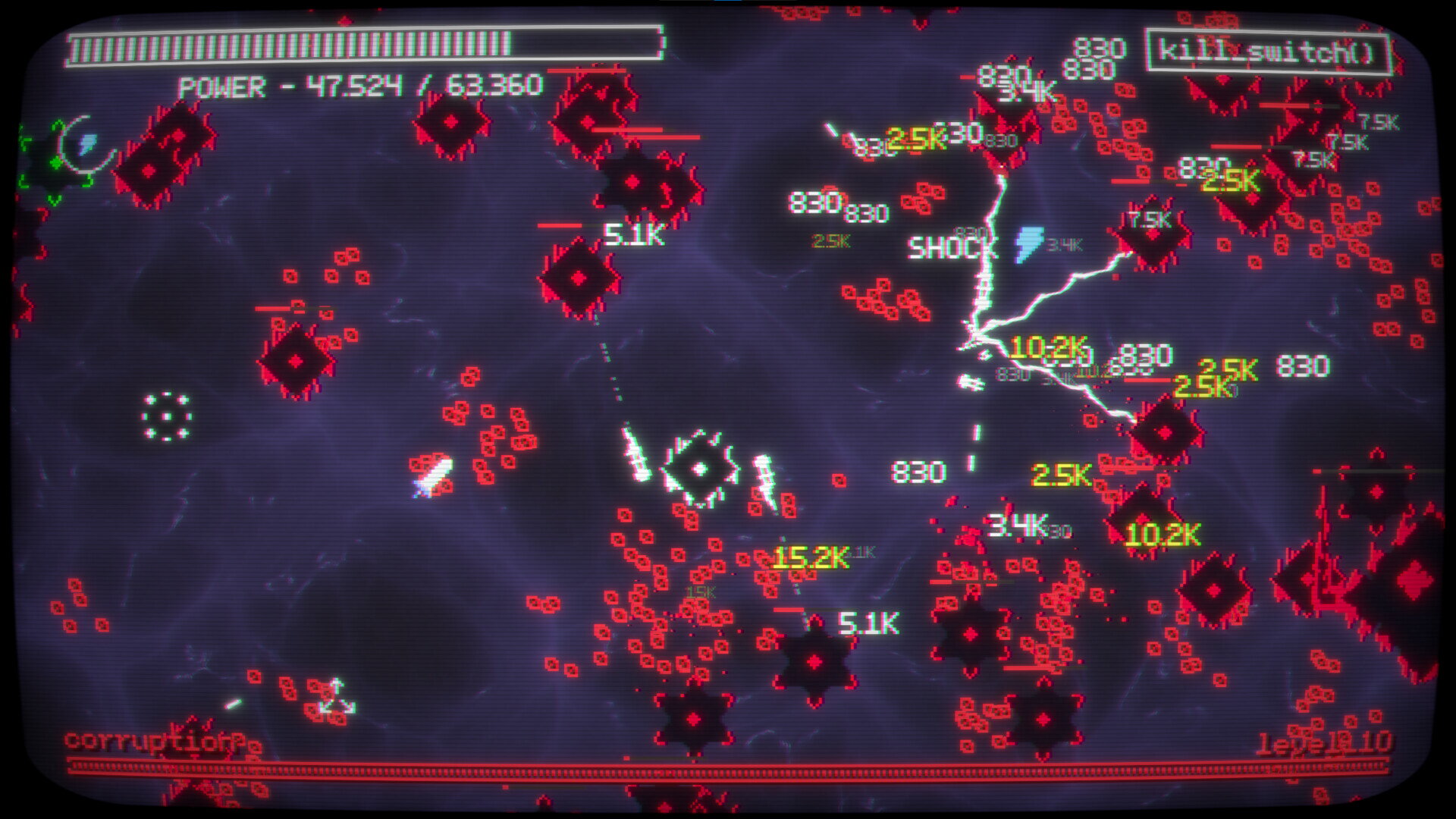The height and width of the screenshot is (819, 1456).
Task: Activate the lightning bolt ability icon
Action: (x=88, y=143)
